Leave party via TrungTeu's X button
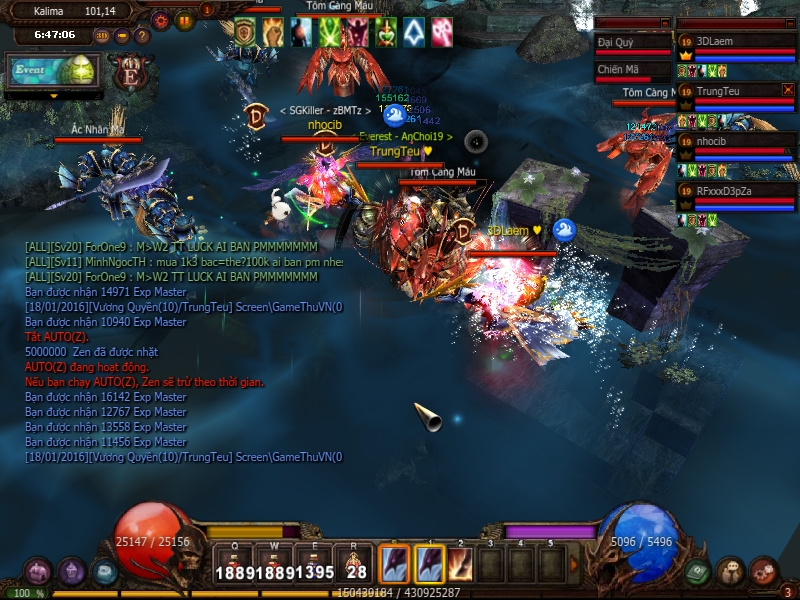The width and height of the screenshot is (800, 600). [788, 90]
